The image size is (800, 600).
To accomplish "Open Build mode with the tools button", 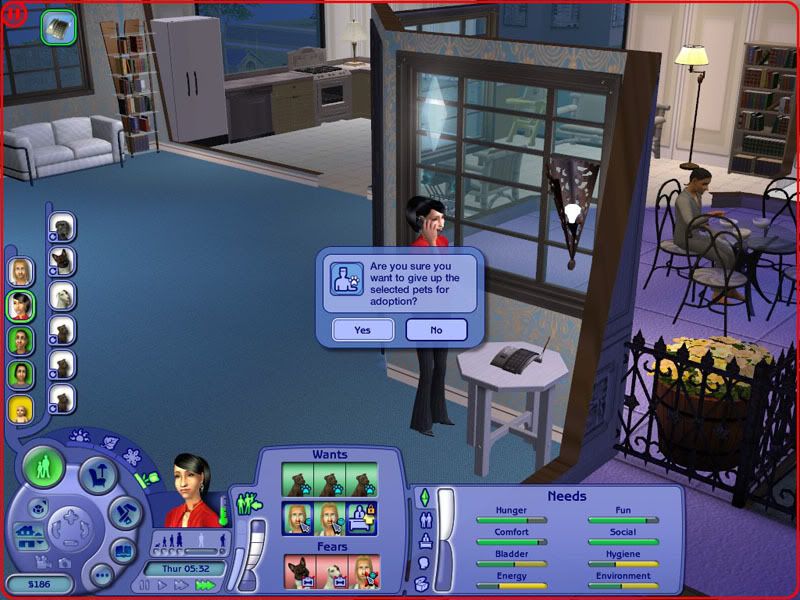I will coord(126,514).
